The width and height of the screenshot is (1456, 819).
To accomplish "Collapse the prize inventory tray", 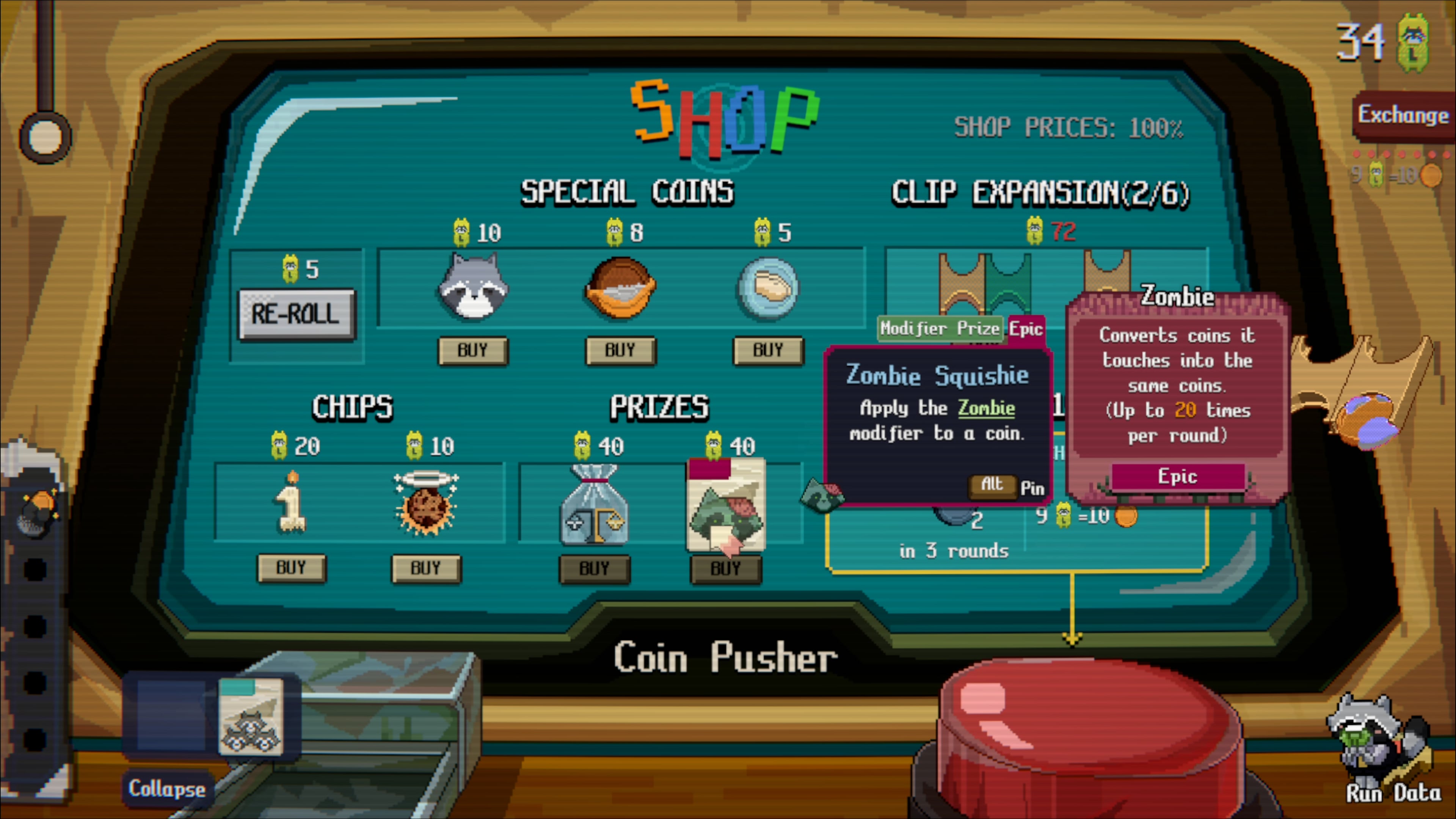I will (x=167, y=789).
